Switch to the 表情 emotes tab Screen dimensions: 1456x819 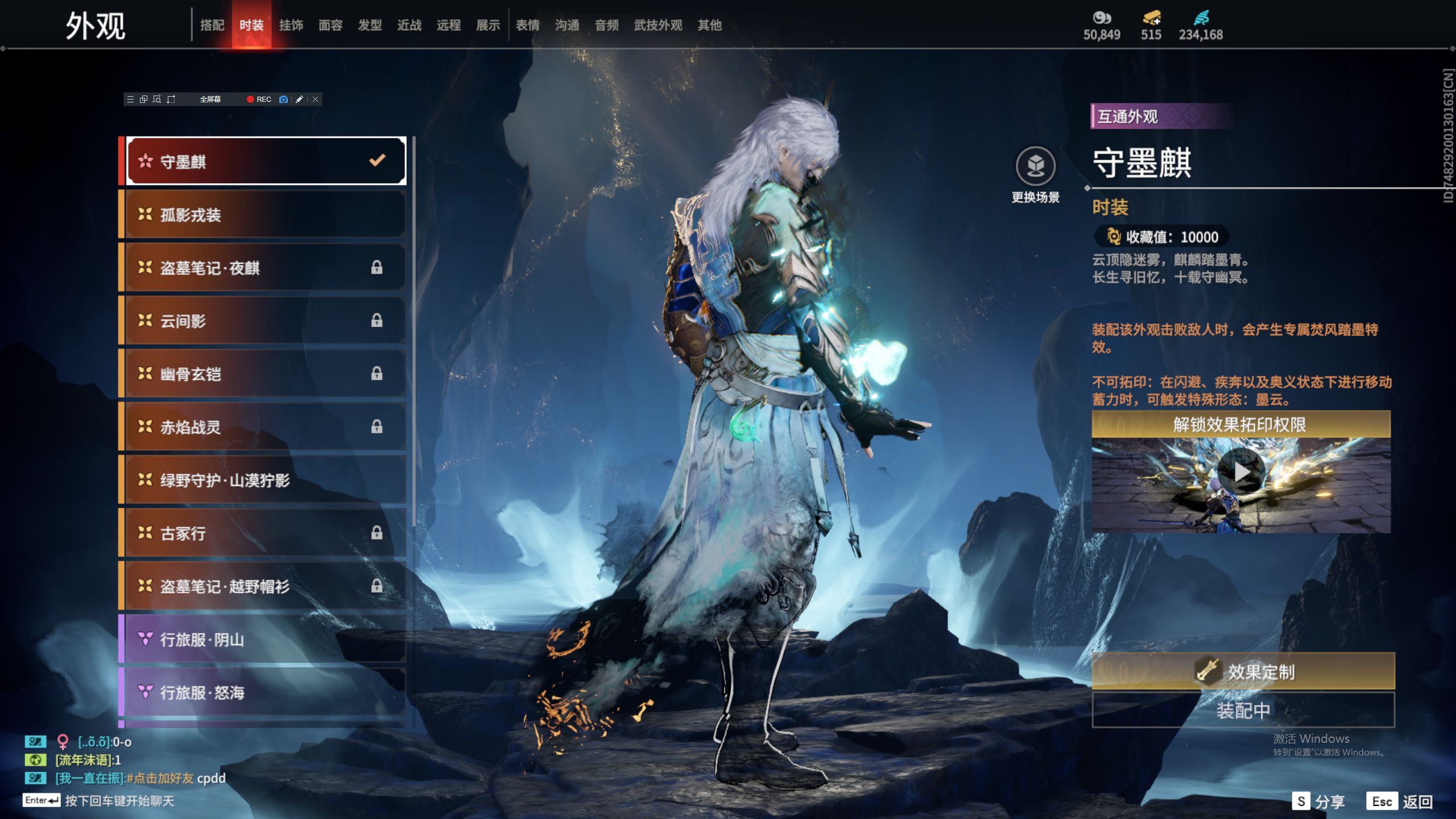[x=527, y=25]
